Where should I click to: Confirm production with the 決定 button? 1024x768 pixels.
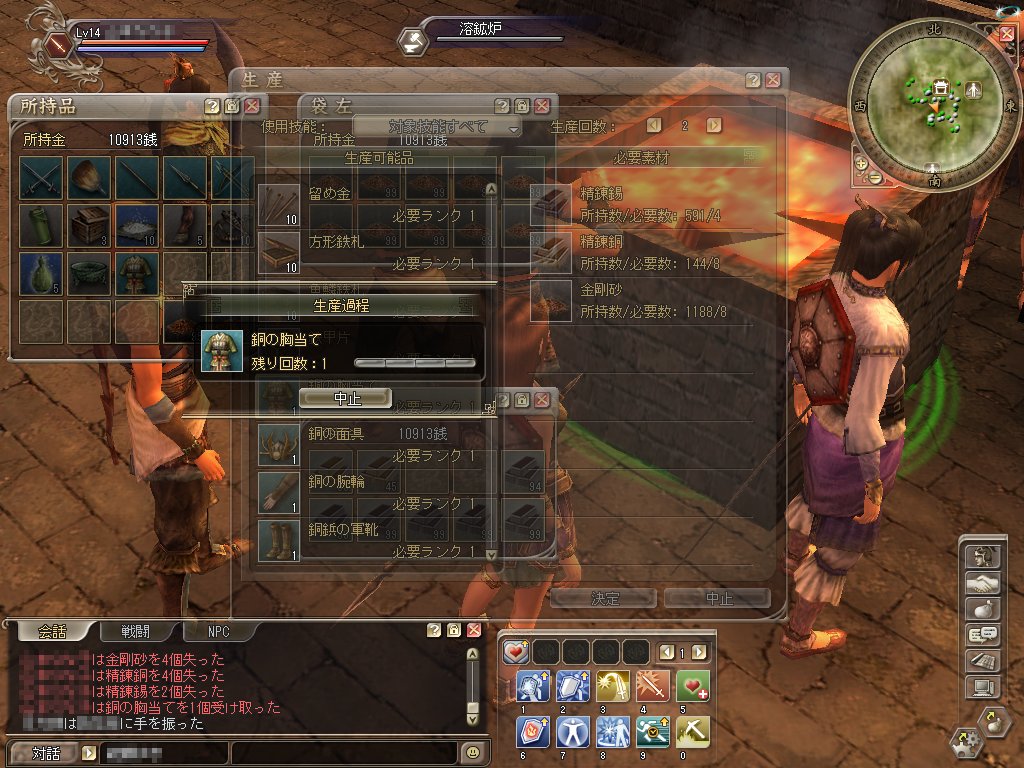point(604,598)
